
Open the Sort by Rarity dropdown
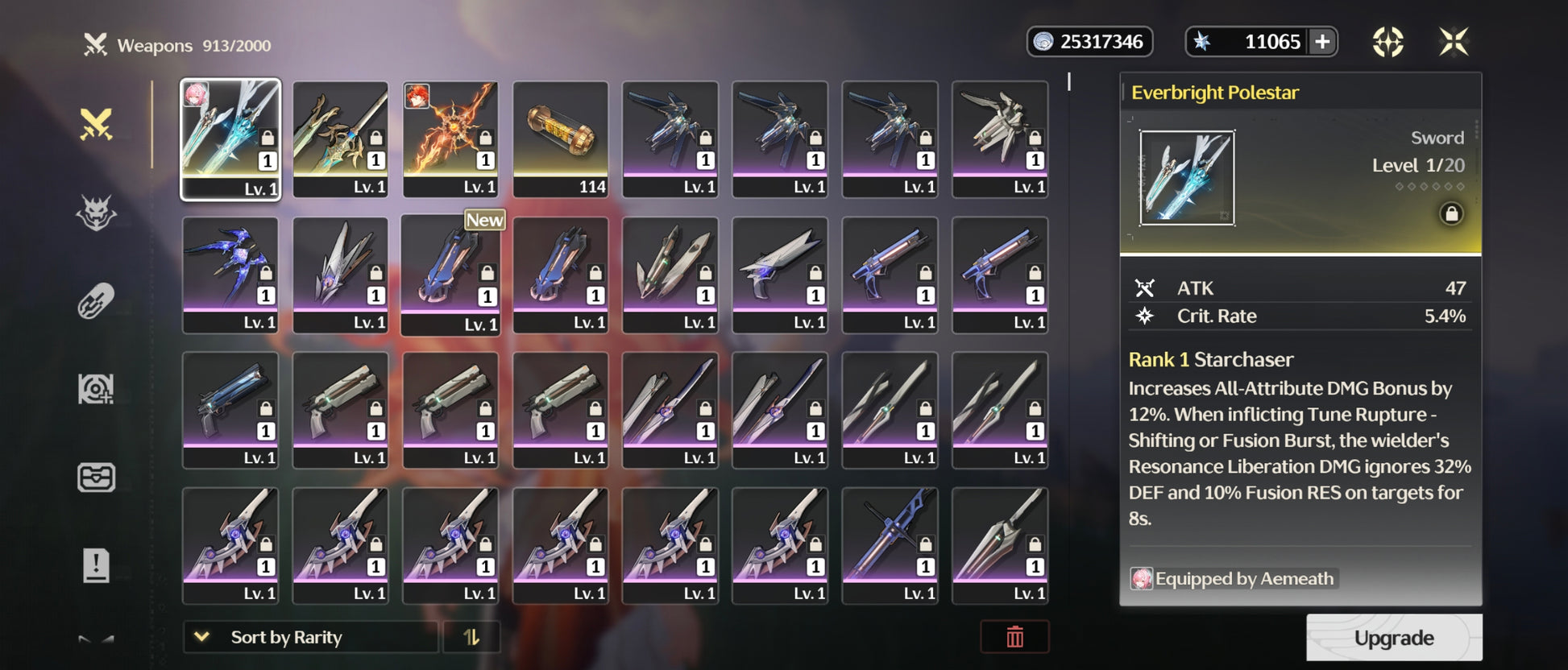pos(310,637)
